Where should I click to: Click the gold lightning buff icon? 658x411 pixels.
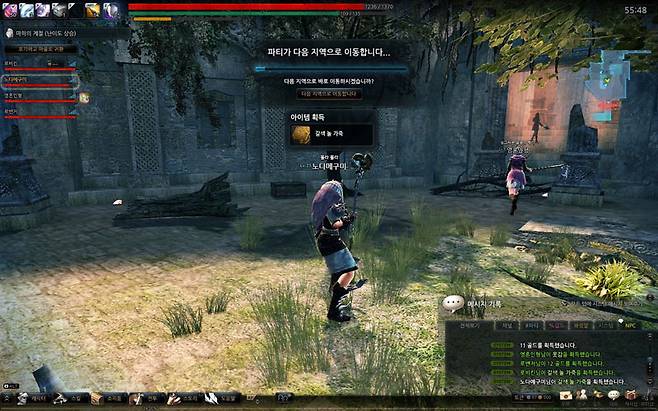[91, 9]
